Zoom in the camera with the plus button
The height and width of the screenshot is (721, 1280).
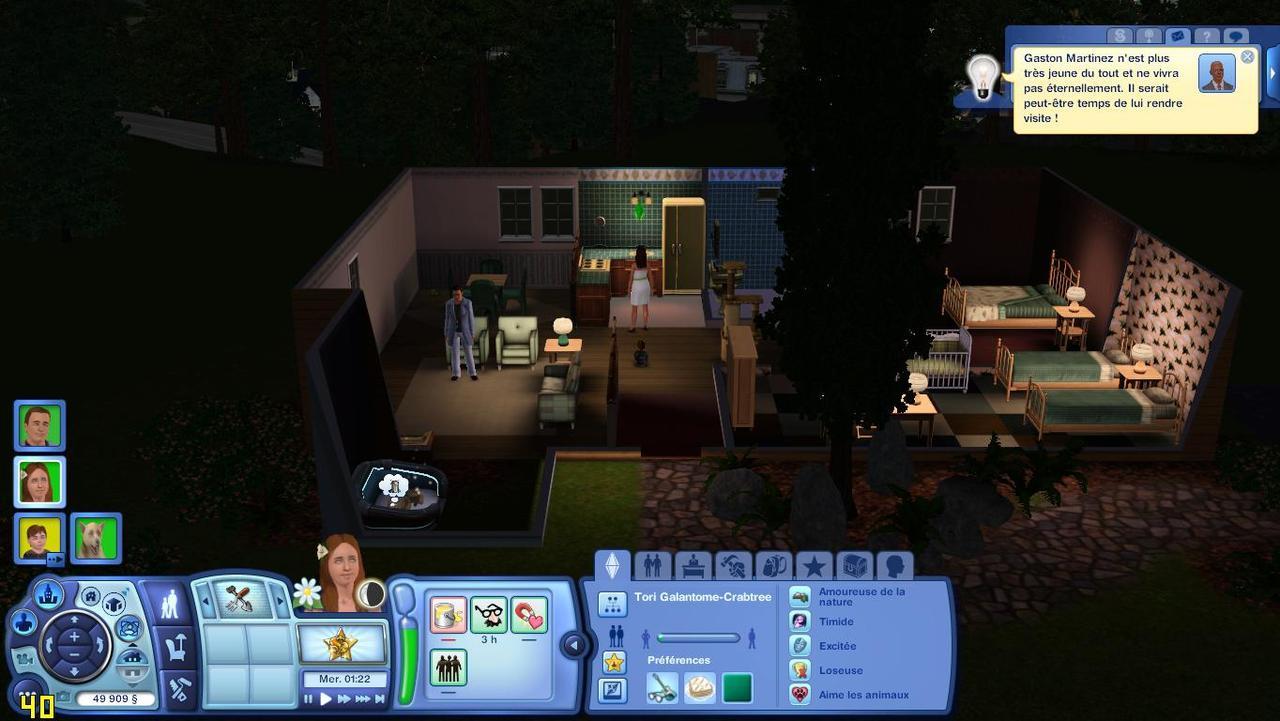(74, 636)
